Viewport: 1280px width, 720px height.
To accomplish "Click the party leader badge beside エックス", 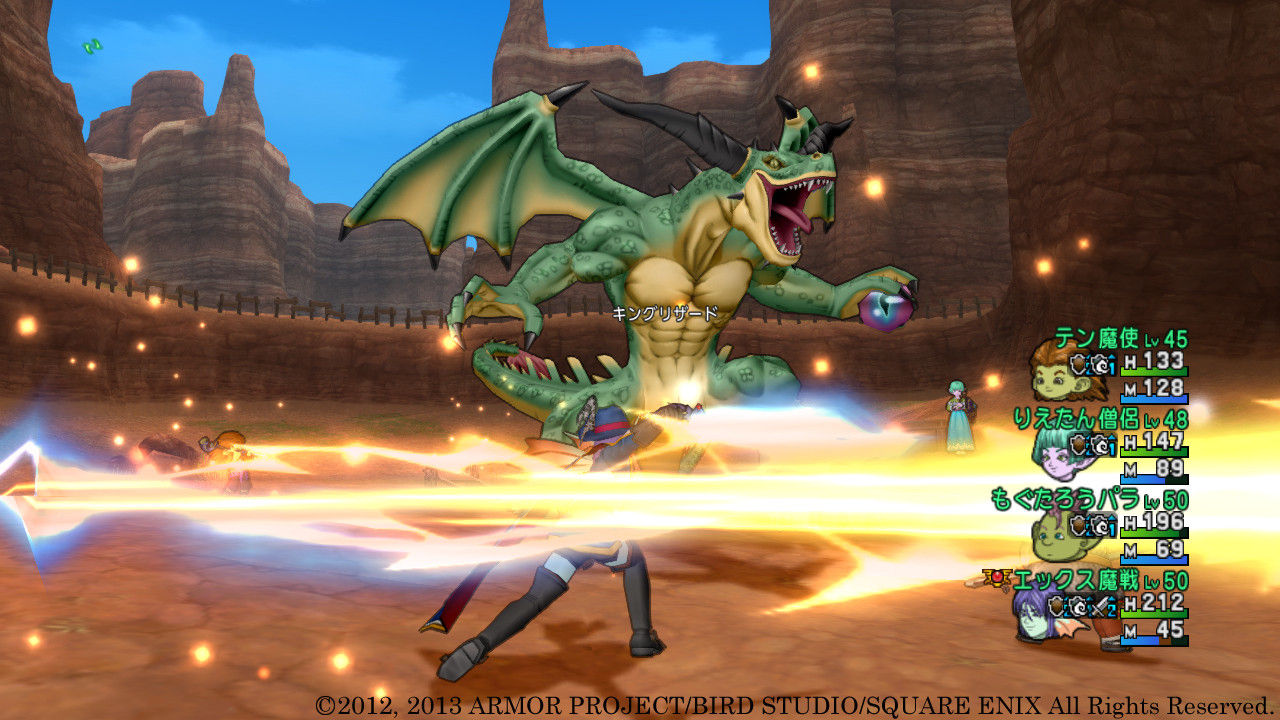I will click(997, 578).
